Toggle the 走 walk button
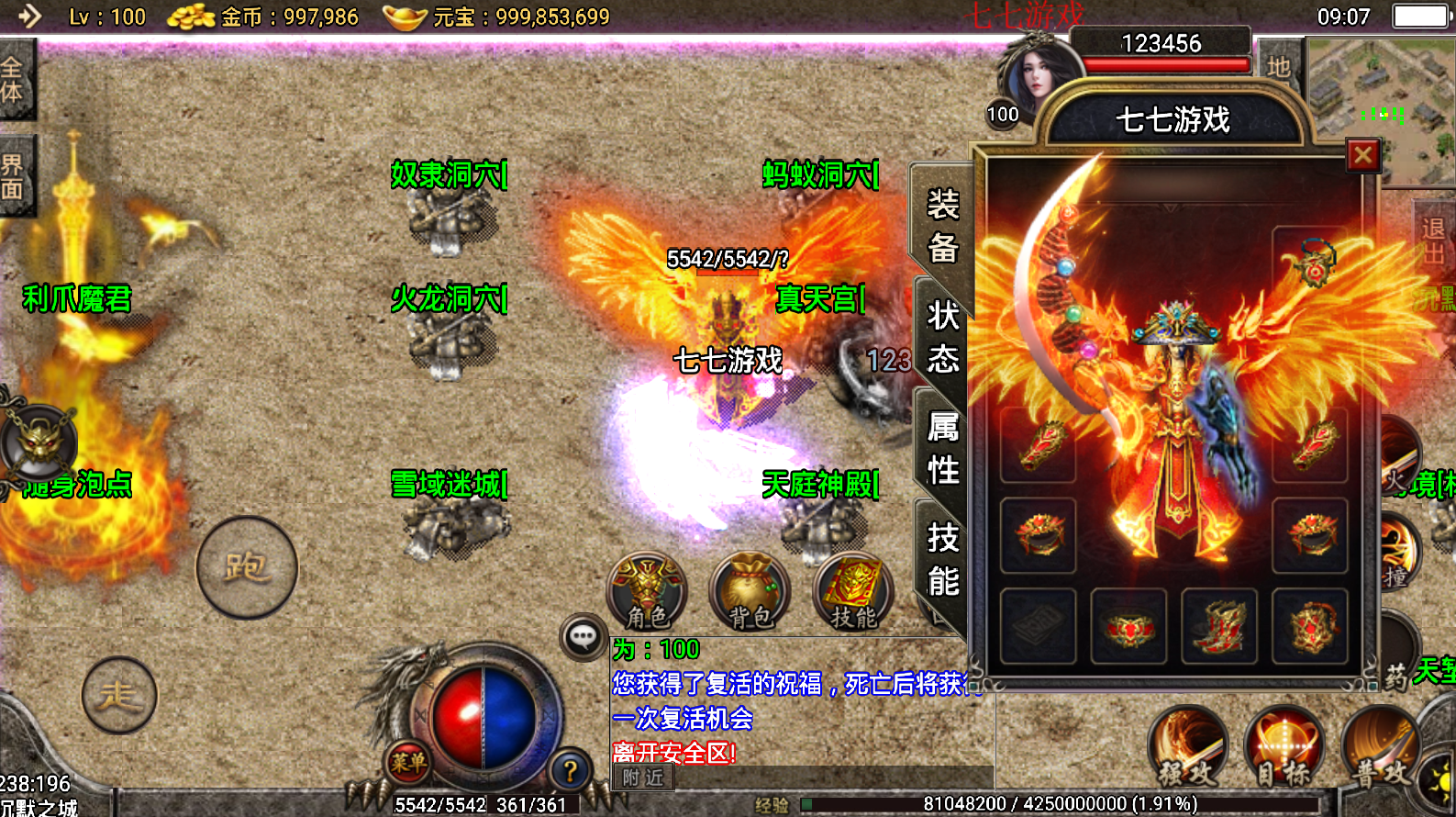This screenshot has width=1456, height=817. pos(118,695)
